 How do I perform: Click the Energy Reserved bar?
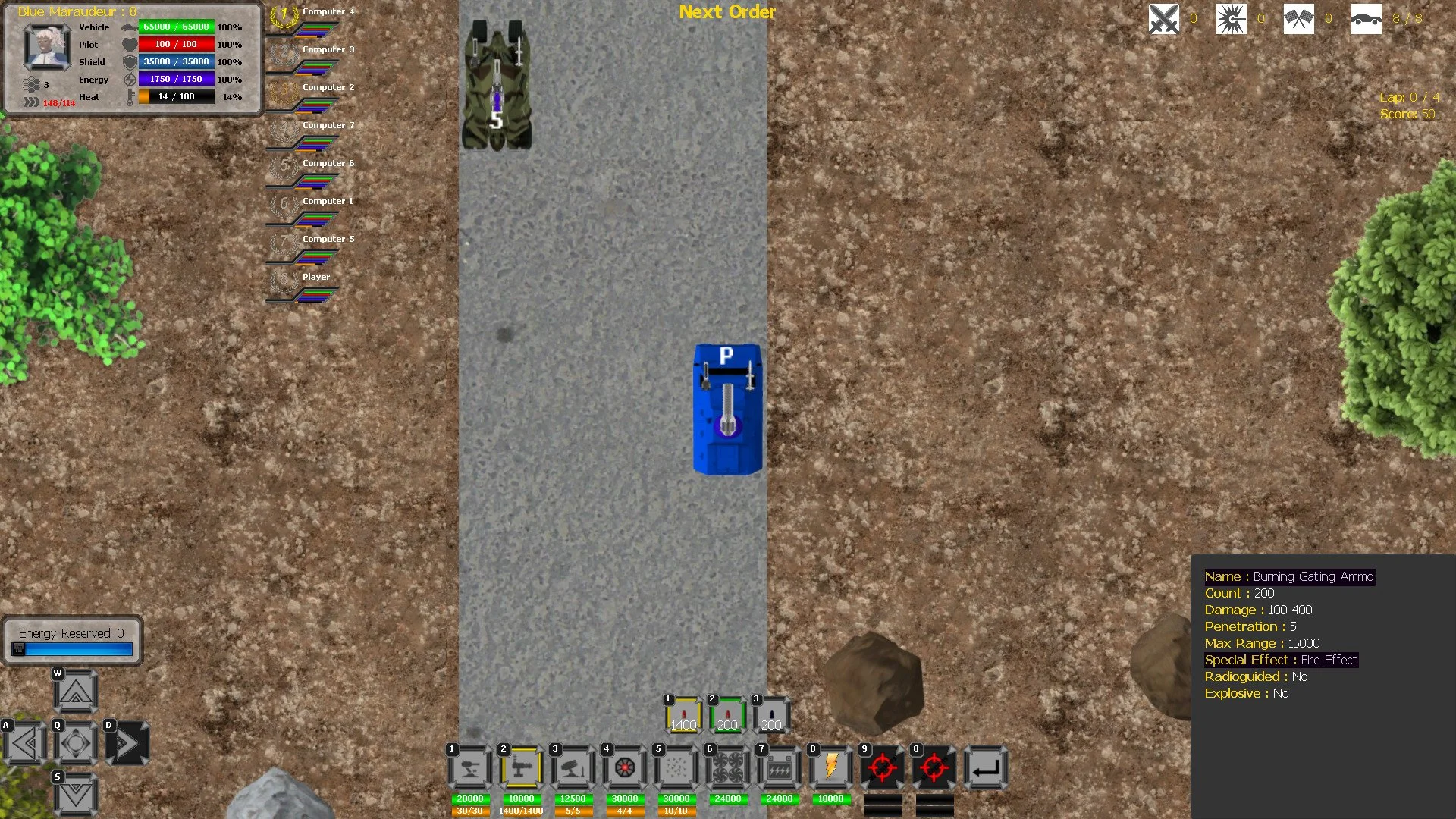tap(72, 648)
